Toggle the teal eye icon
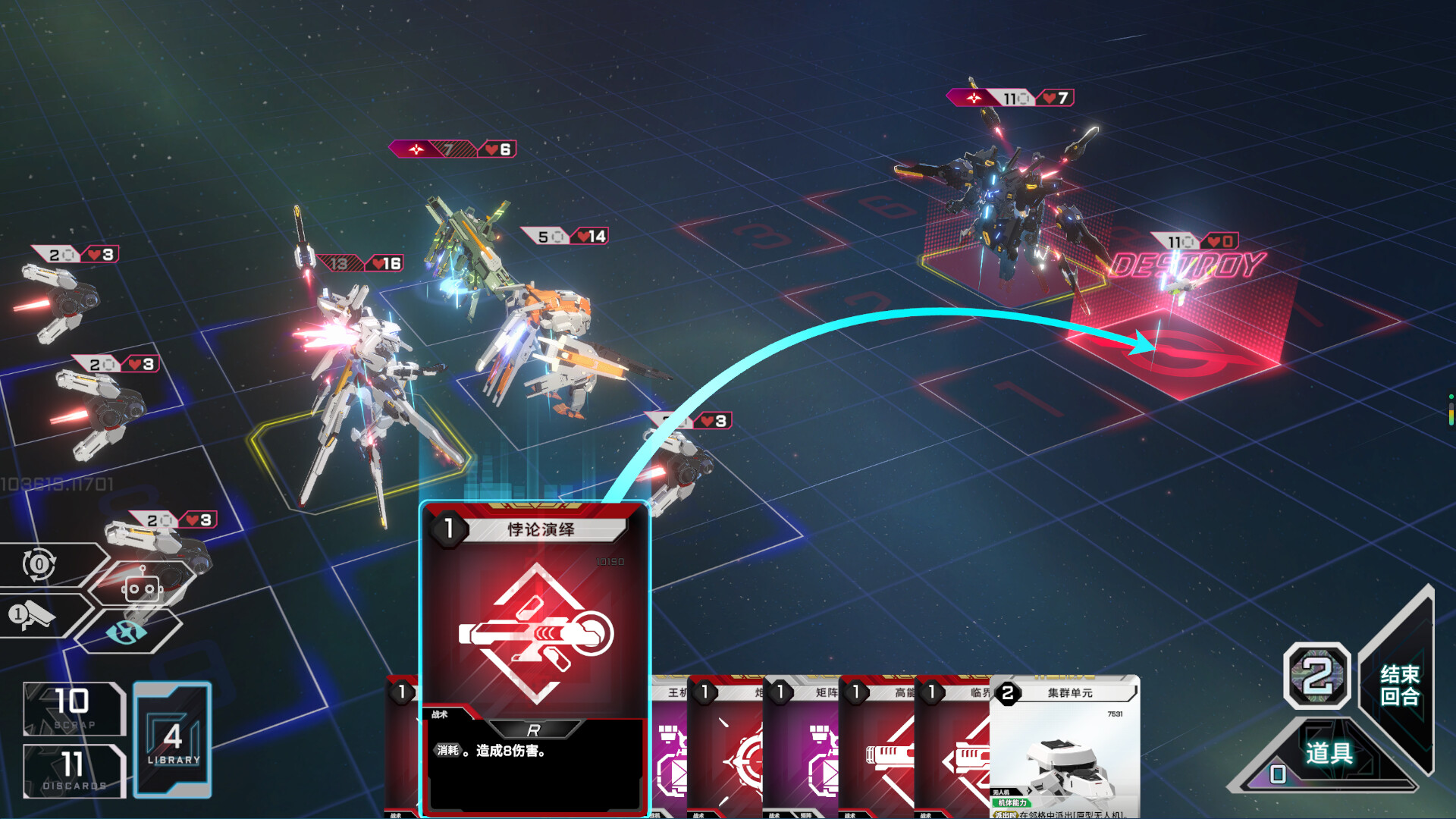 (127, 631)
